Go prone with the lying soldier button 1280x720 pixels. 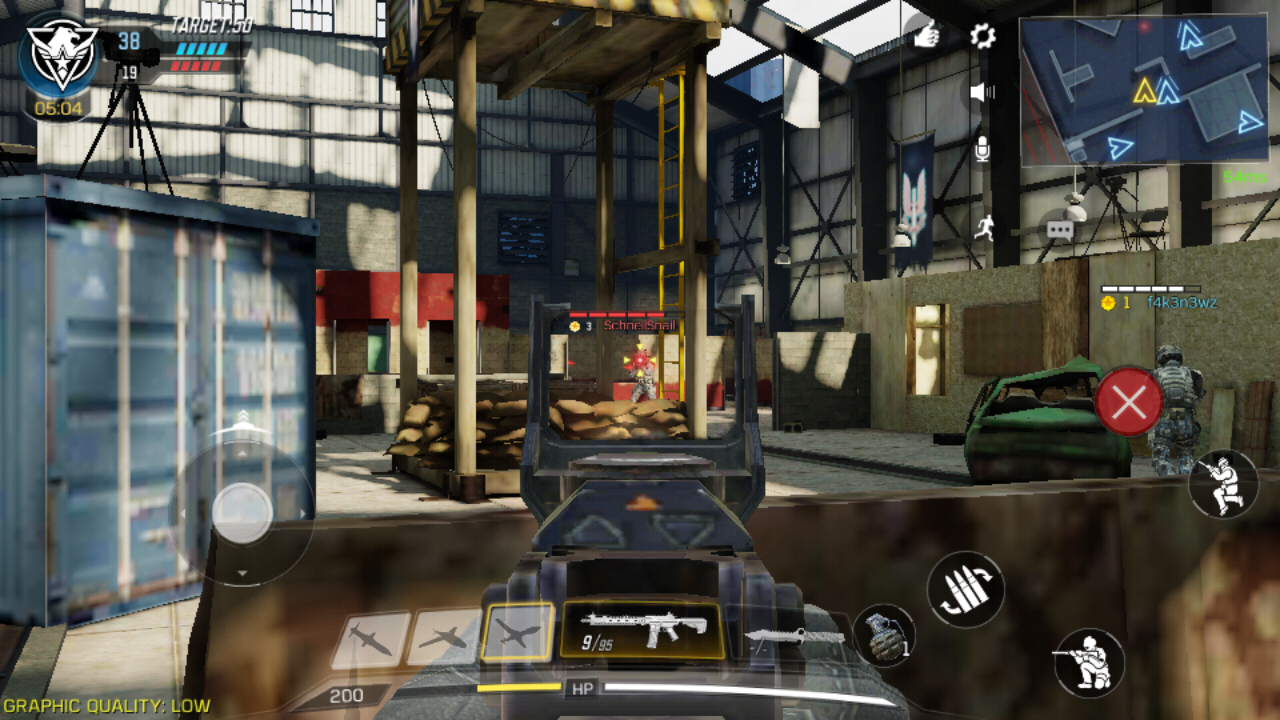tap(1223, 484)
